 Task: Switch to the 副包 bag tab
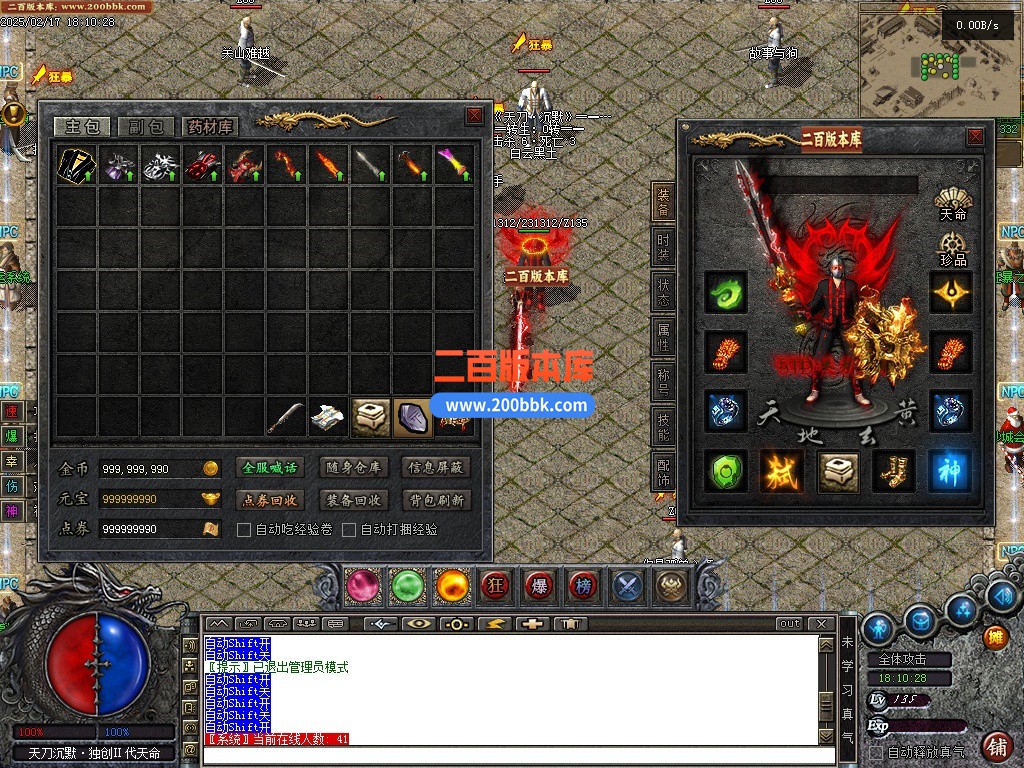click(x=146, y=127)
